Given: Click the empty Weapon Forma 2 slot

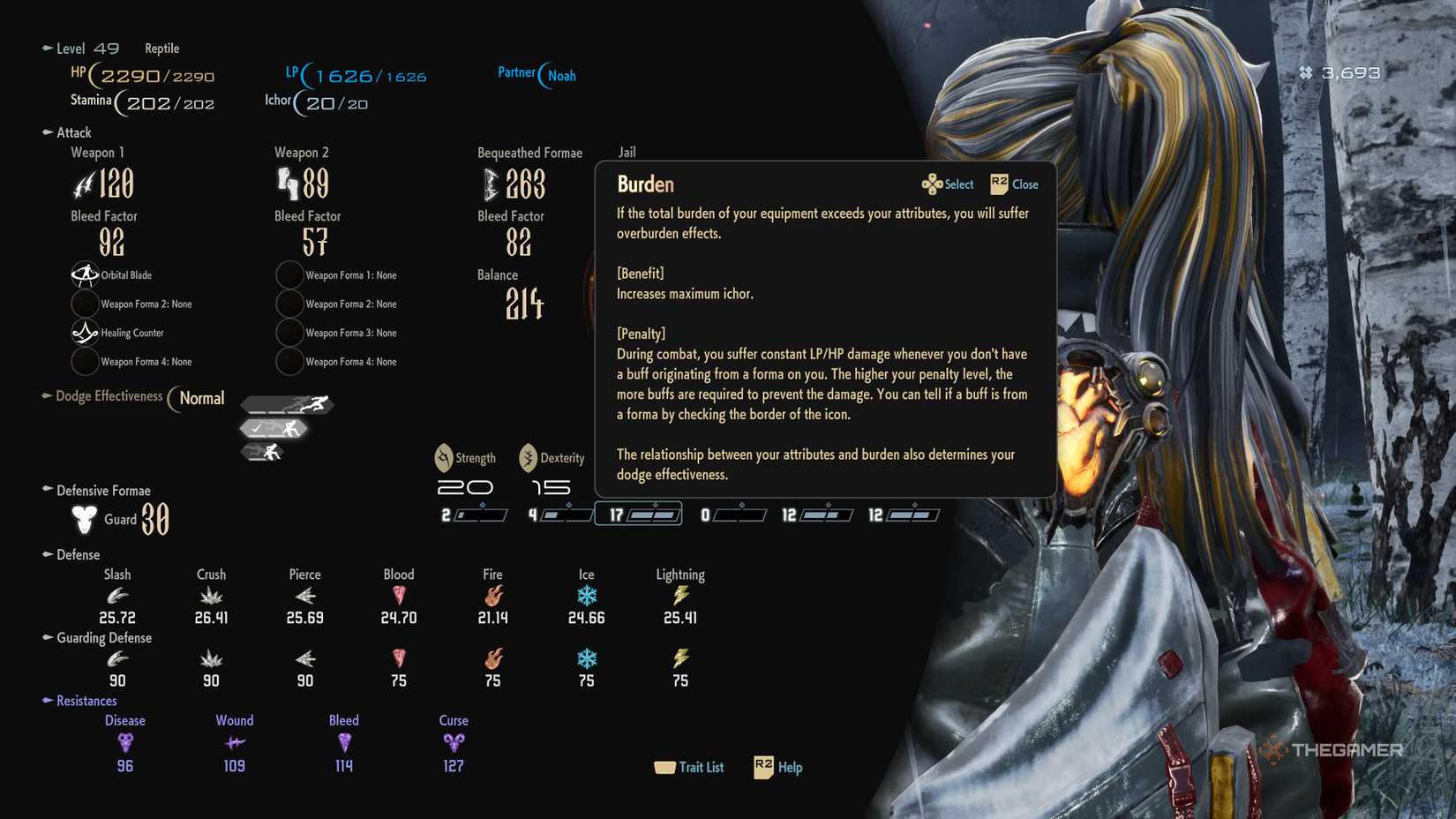Looking at the screenshot, I should (x=85, y=304).
